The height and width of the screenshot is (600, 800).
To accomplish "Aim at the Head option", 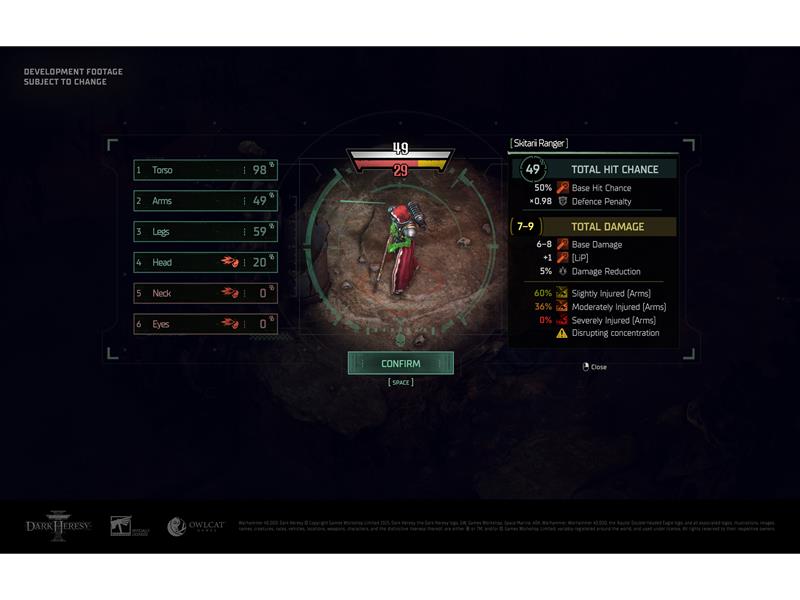I will (x=205, y=263).
